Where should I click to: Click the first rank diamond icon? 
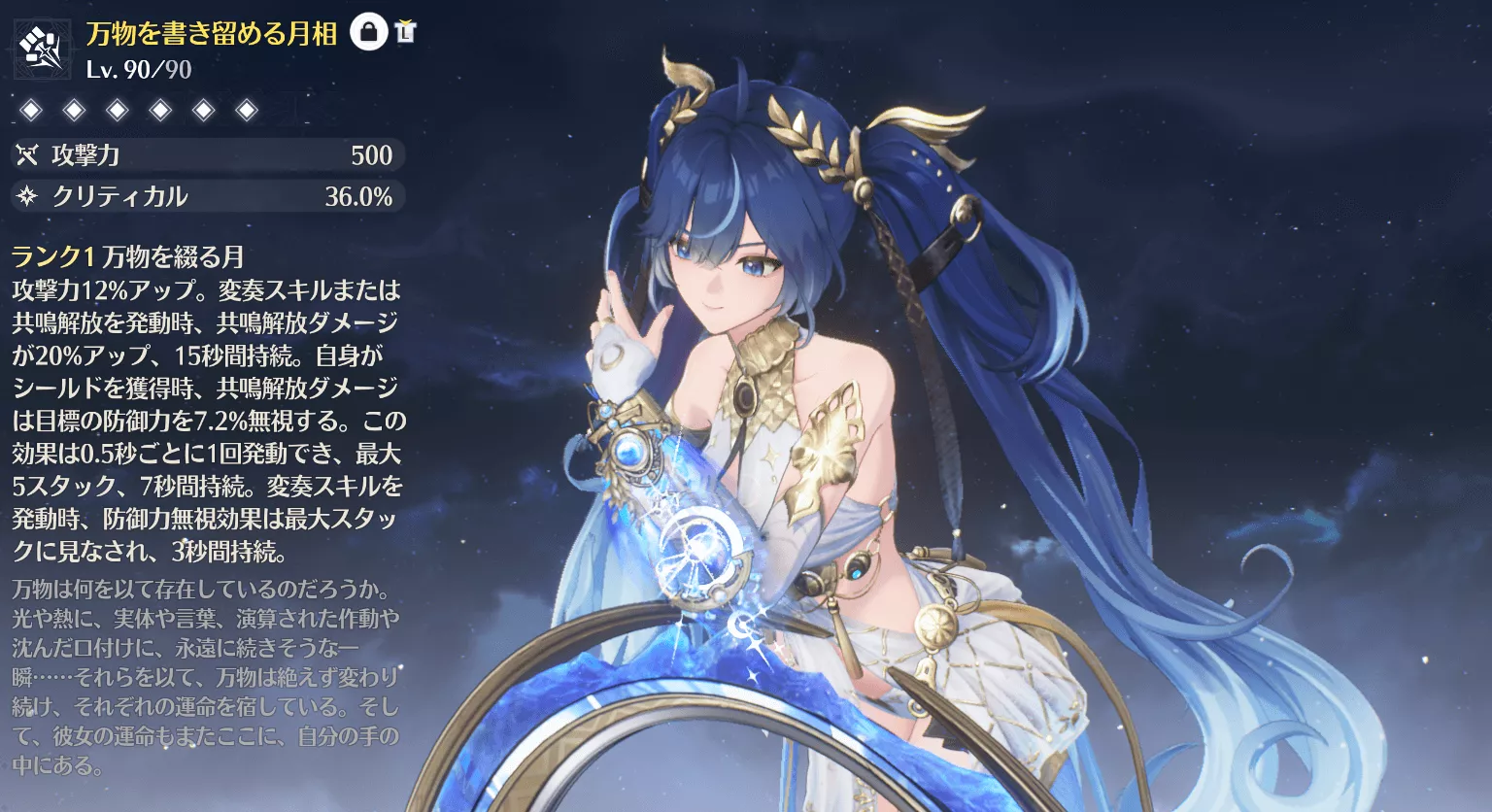tap(31, 110)
